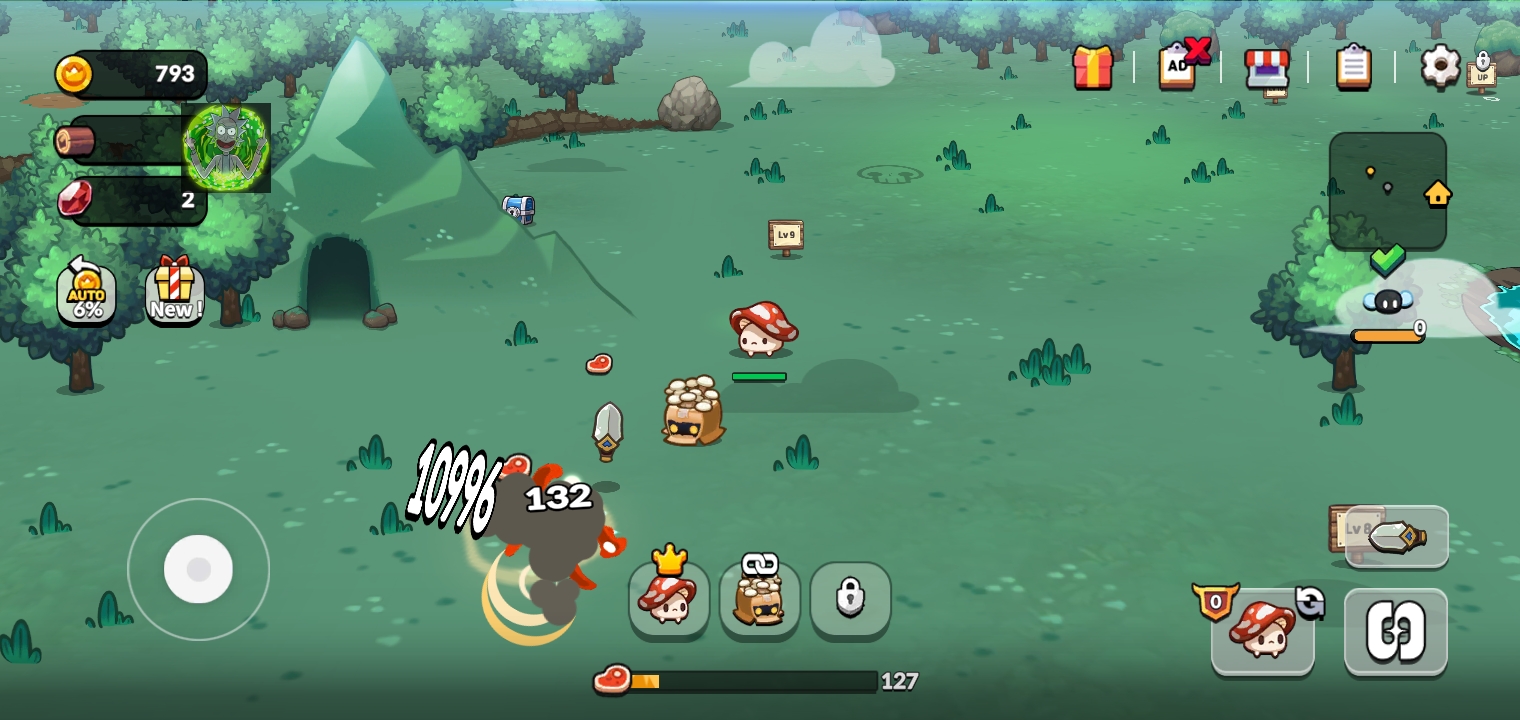
Task: Tap the ad removal icon
Action: pyautogui.click(x=1180, y=65)
